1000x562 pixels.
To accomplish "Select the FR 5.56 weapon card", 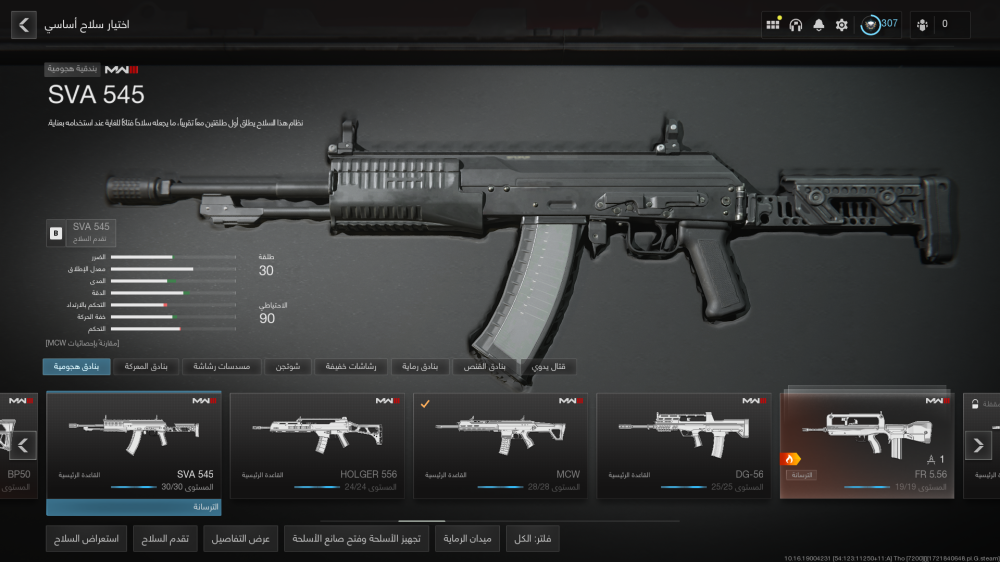I will (867, 443).
